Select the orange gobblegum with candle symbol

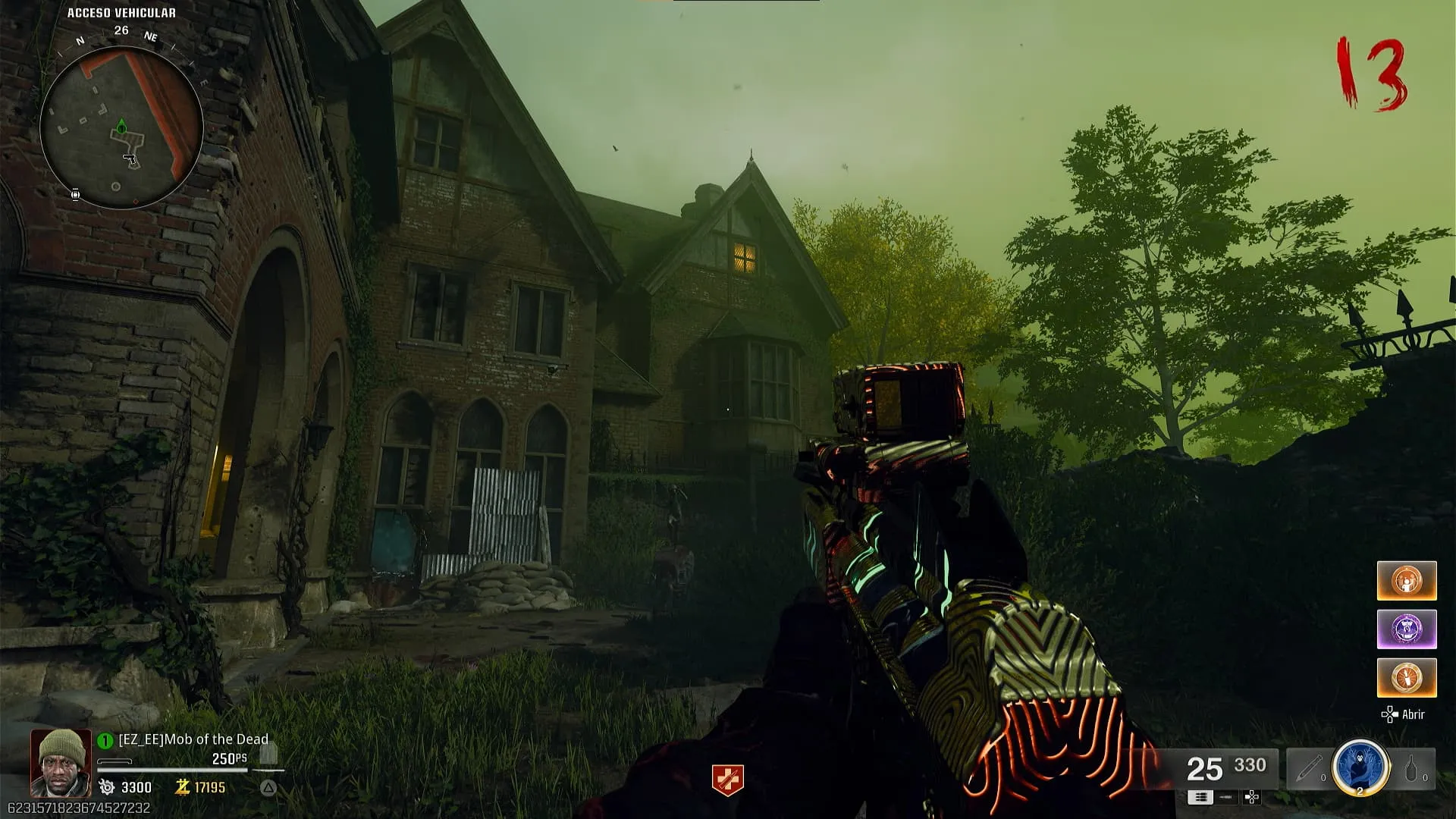[x=1407, y=678]
